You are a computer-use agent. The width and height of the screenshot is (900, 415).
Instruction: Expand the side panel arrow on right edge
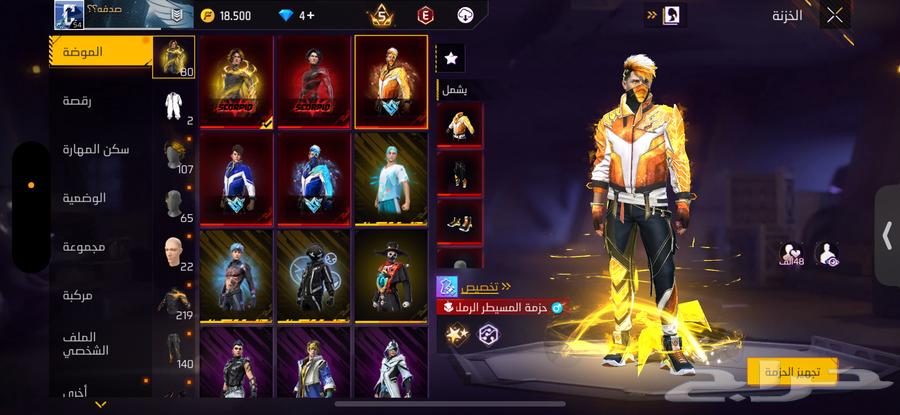point(886,236)
